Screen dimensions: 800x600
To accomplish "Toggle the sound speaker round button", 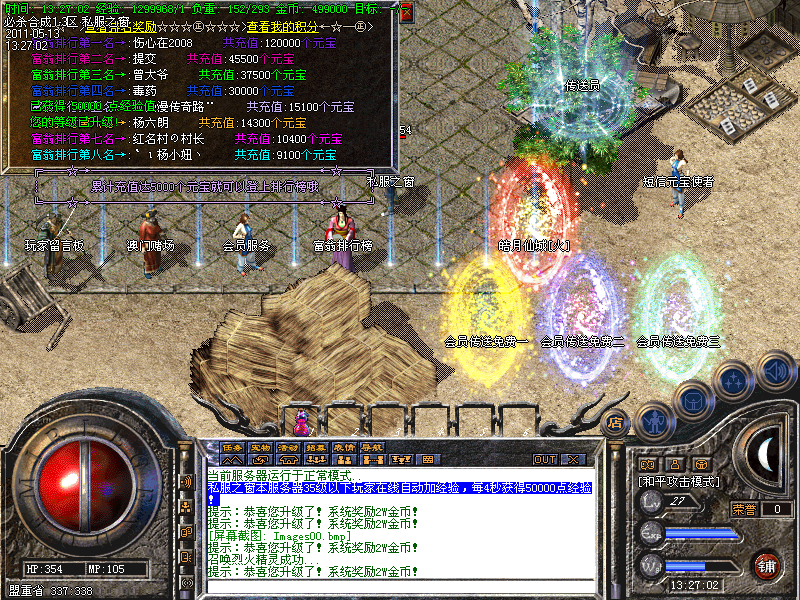I will [x=775, y=372].
